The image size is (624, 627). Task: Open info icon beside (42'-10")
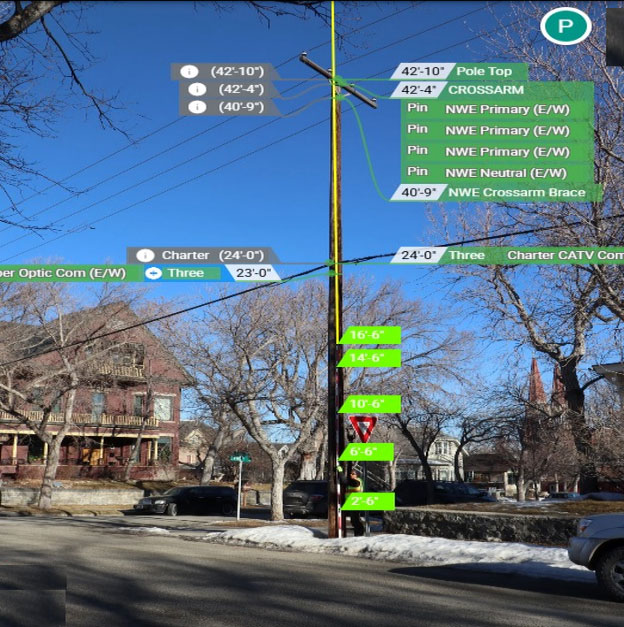tap(197, 72)
